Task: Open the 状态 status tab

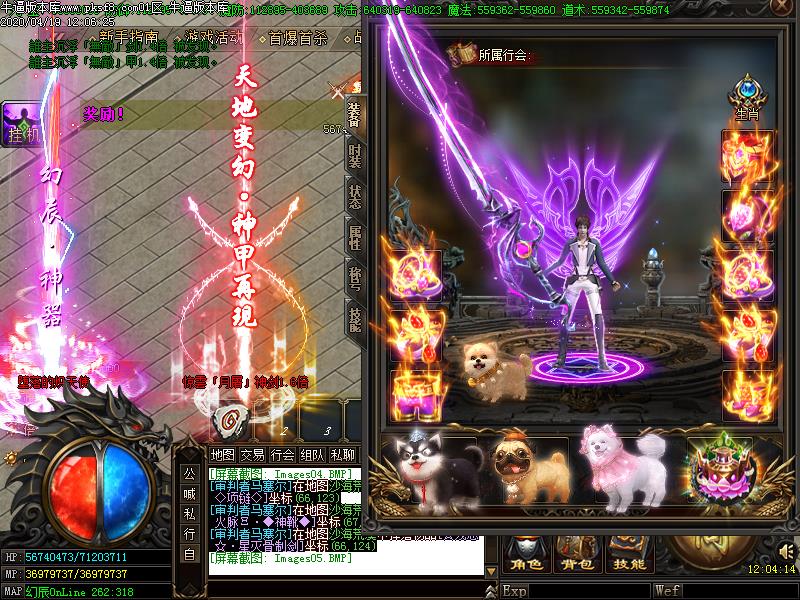Action: point(355,196)
